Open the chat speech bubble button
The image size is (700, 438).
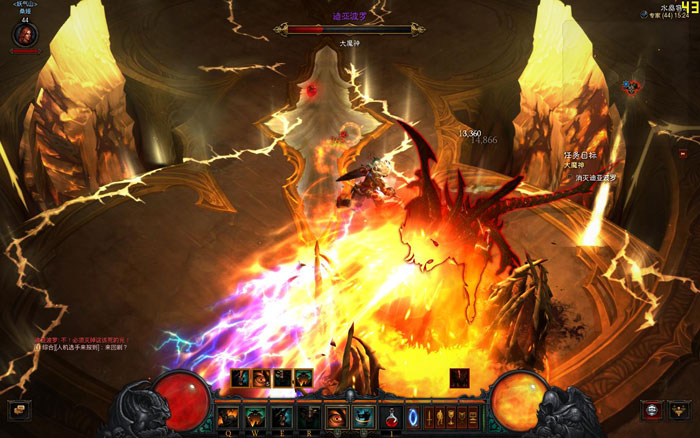[17, 410]
